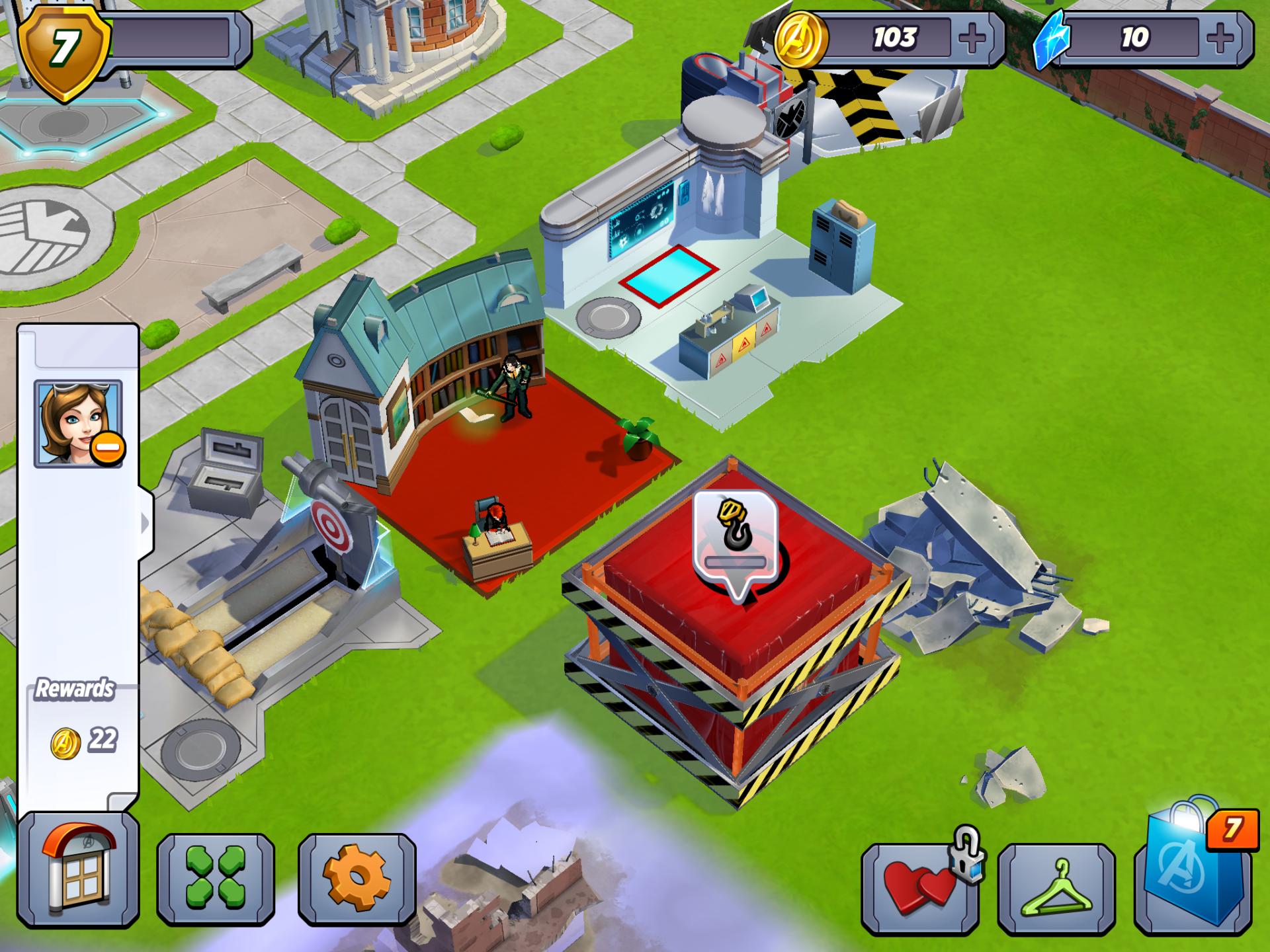Viewport: 1270px width, 952px height.
Task: Tap the locked red hearts button
Action: click(x=920, y=888)
